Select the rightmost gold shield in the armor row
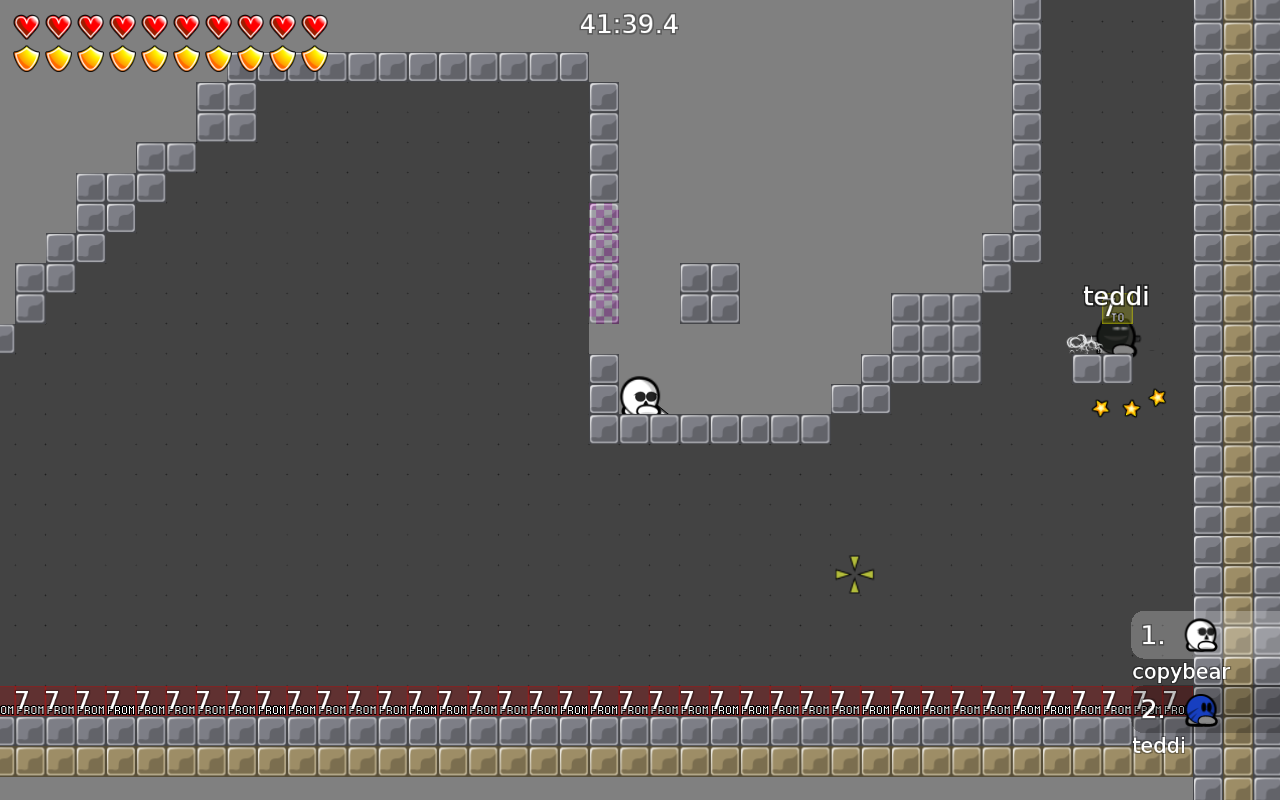Image resolution: width=1280 pixels, height=800 pixels. point(315,60)
